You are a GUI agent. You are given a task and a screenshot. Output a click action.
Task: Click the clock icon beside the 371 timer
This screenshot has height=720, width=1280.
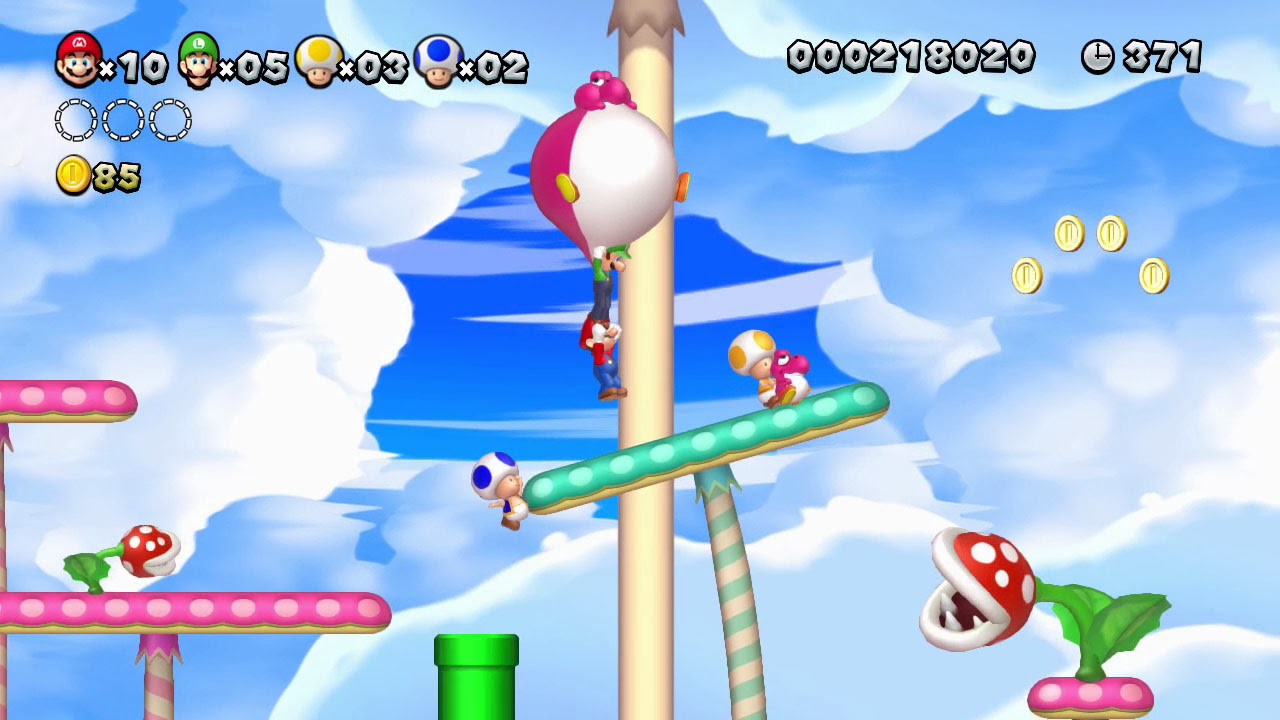click(1098, 57)
